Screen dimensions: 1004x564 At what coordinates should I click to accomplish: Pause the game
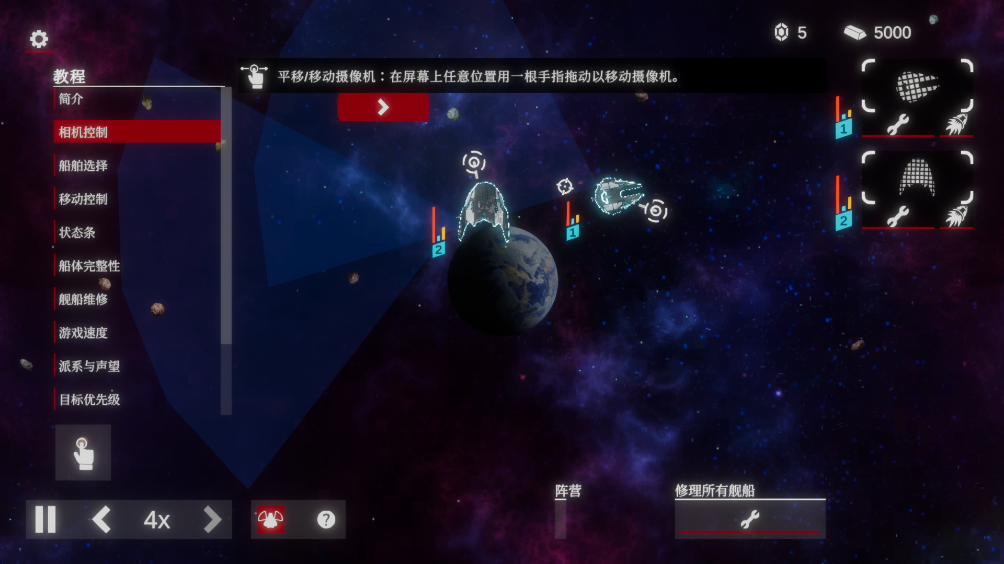(46, 520)
